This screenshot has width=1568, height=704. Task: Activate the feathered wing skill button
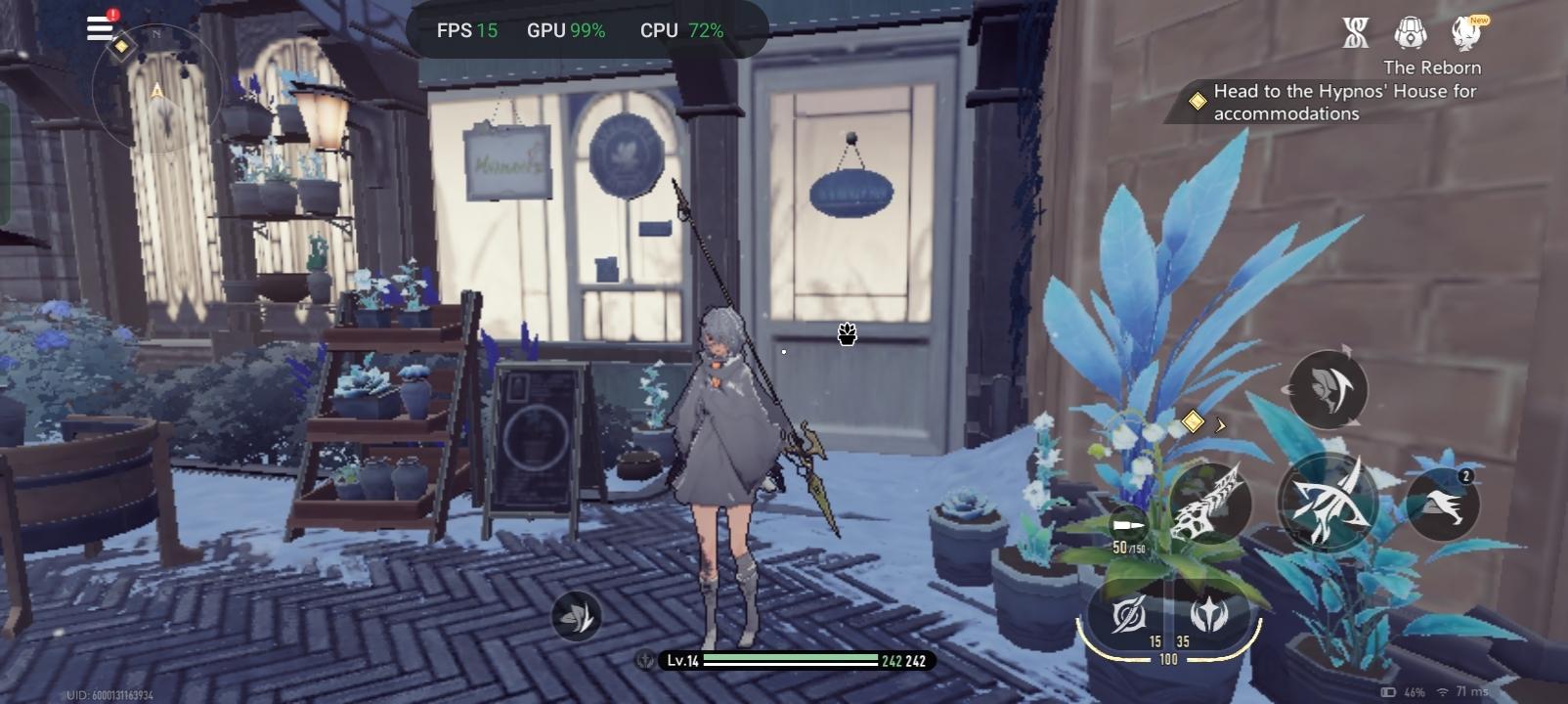click(1210, 503)
